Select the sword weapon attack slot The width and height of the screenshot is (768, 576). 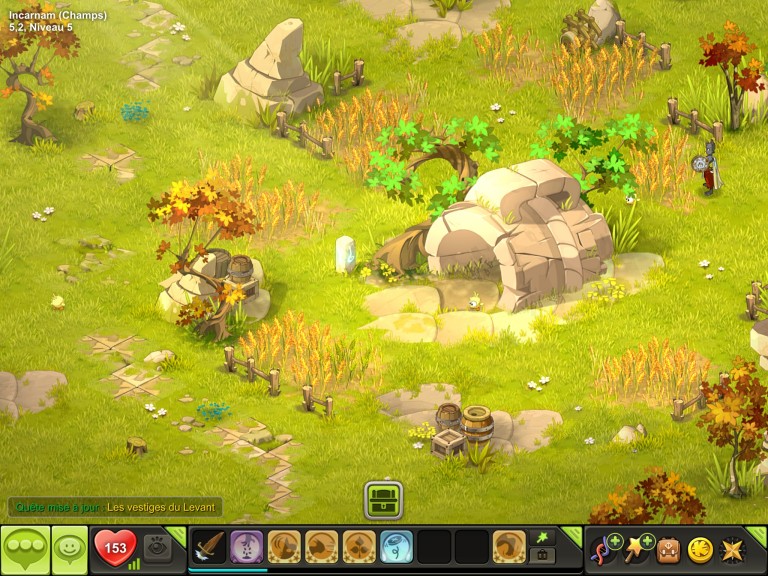[x=208, y=547]
